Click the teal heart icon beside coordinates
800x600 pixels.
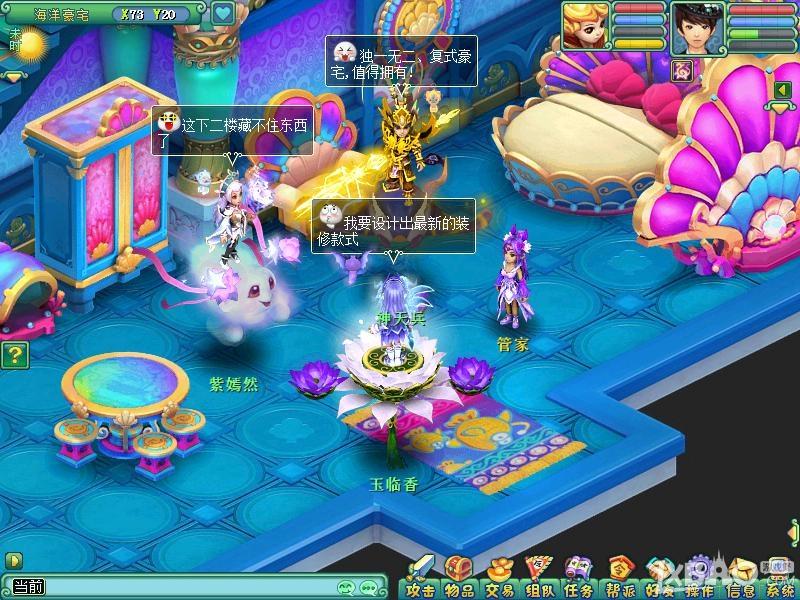click(223, 14)
